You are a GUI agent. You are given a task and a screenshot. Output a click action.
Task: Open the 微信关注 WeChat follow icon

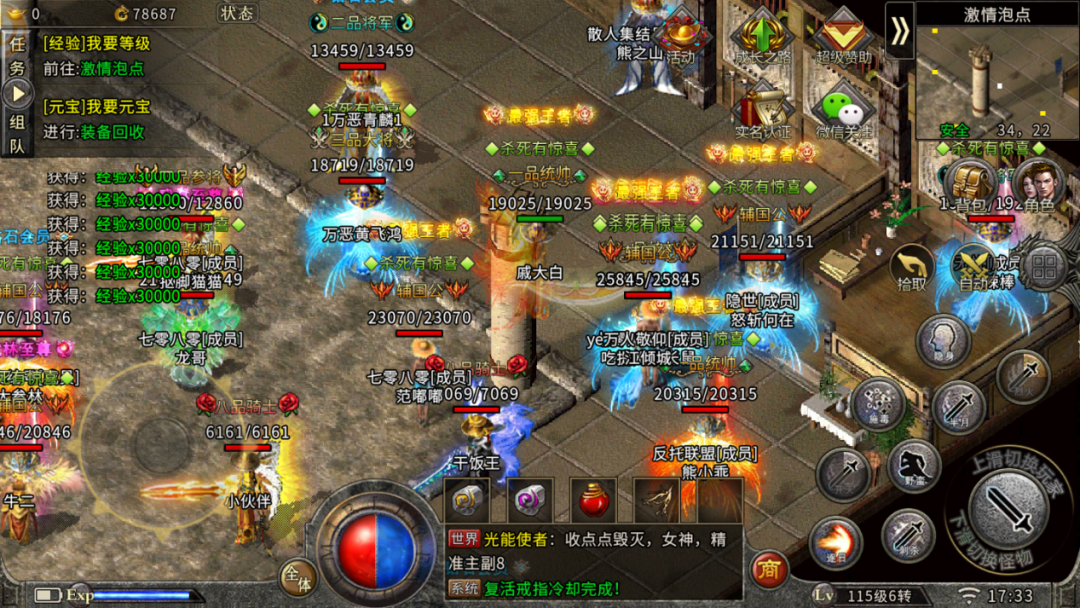pyautogui.click(x=843, y=112)
